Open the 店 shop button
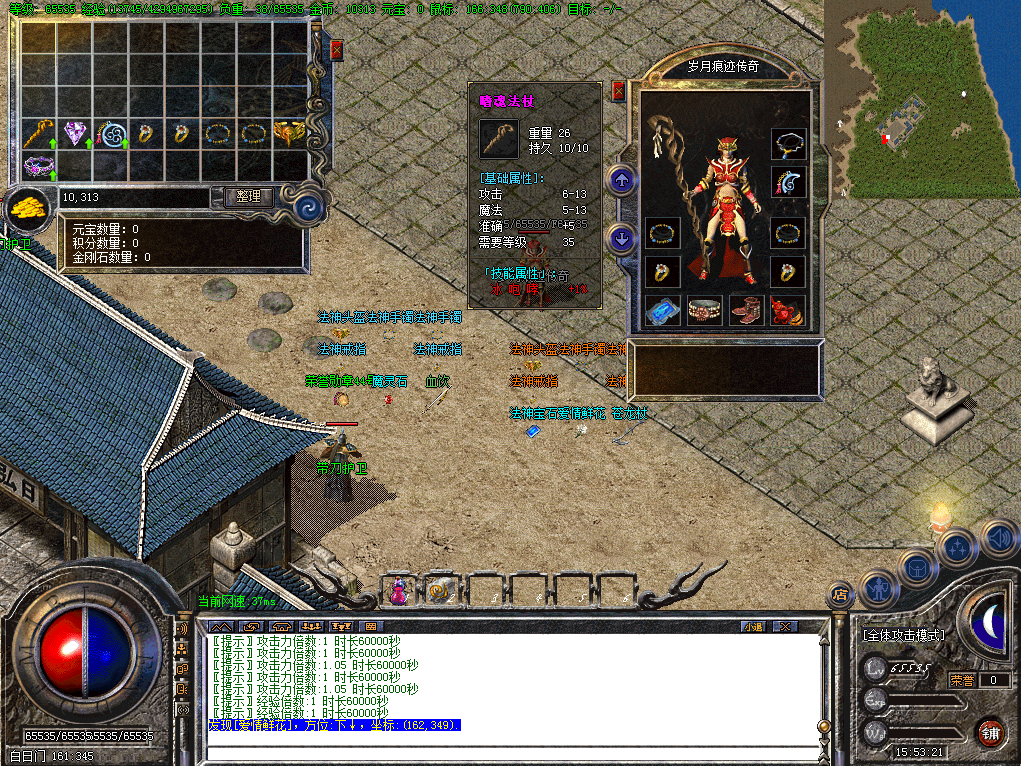The width and height of the screenshot is (1021, 766). pyautogui.click(x=840, y=595)
